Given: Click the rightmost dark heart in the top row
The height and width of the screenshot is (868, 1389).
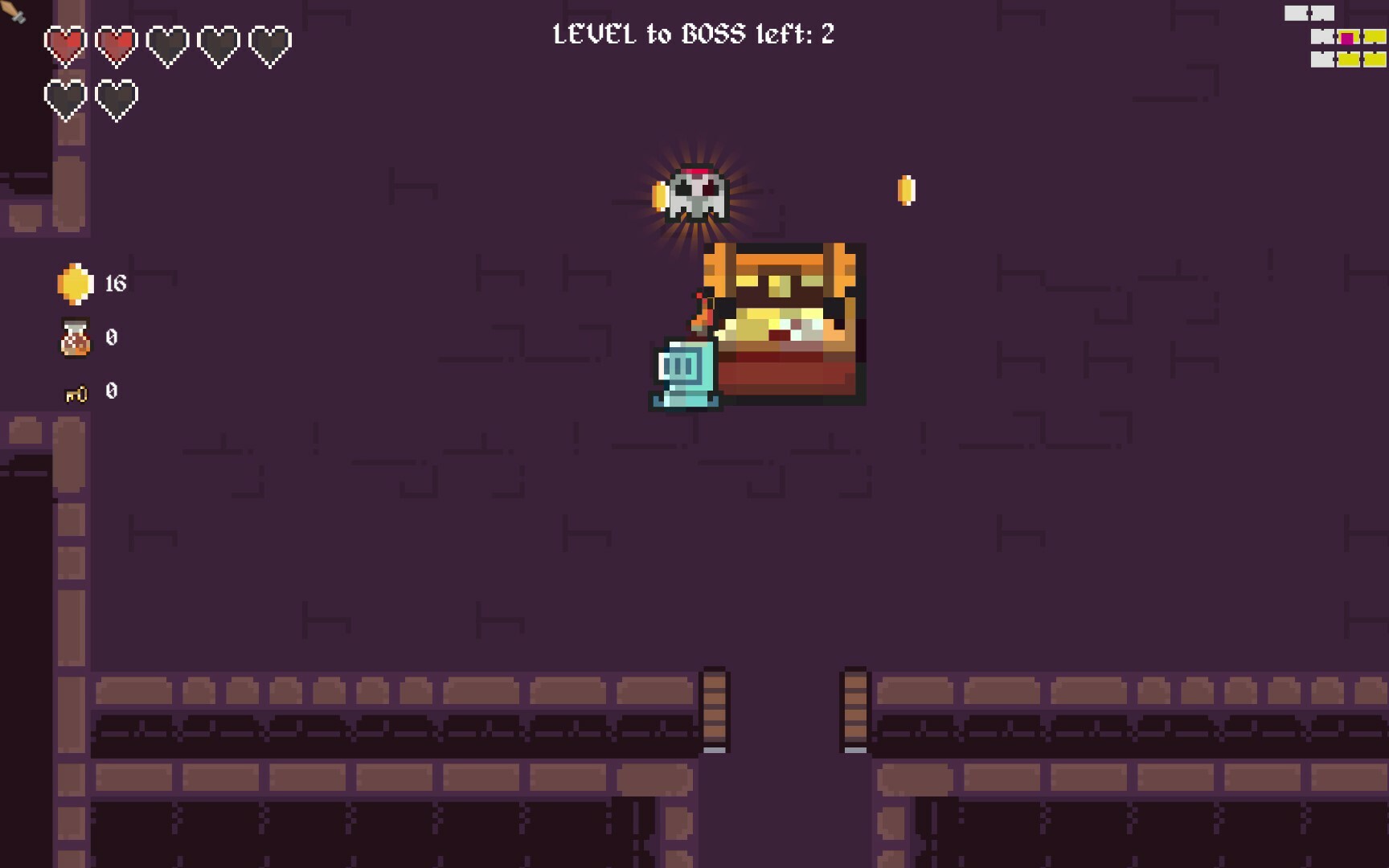Looking at the screenshot, I should (x=273, y=44).
